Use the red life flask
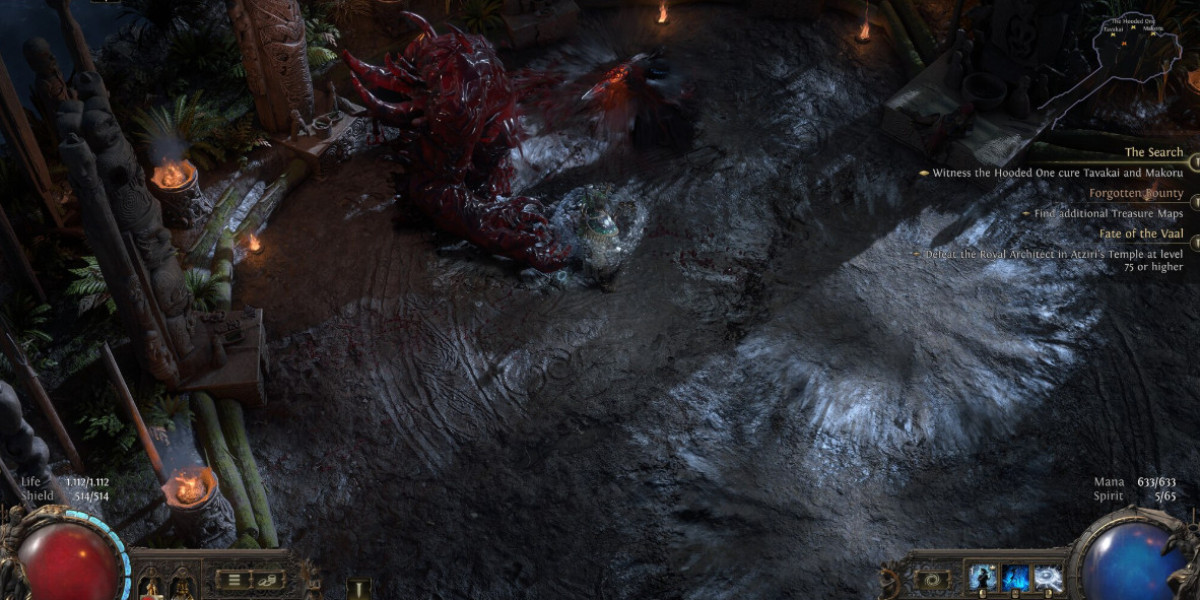 point(150,581)
